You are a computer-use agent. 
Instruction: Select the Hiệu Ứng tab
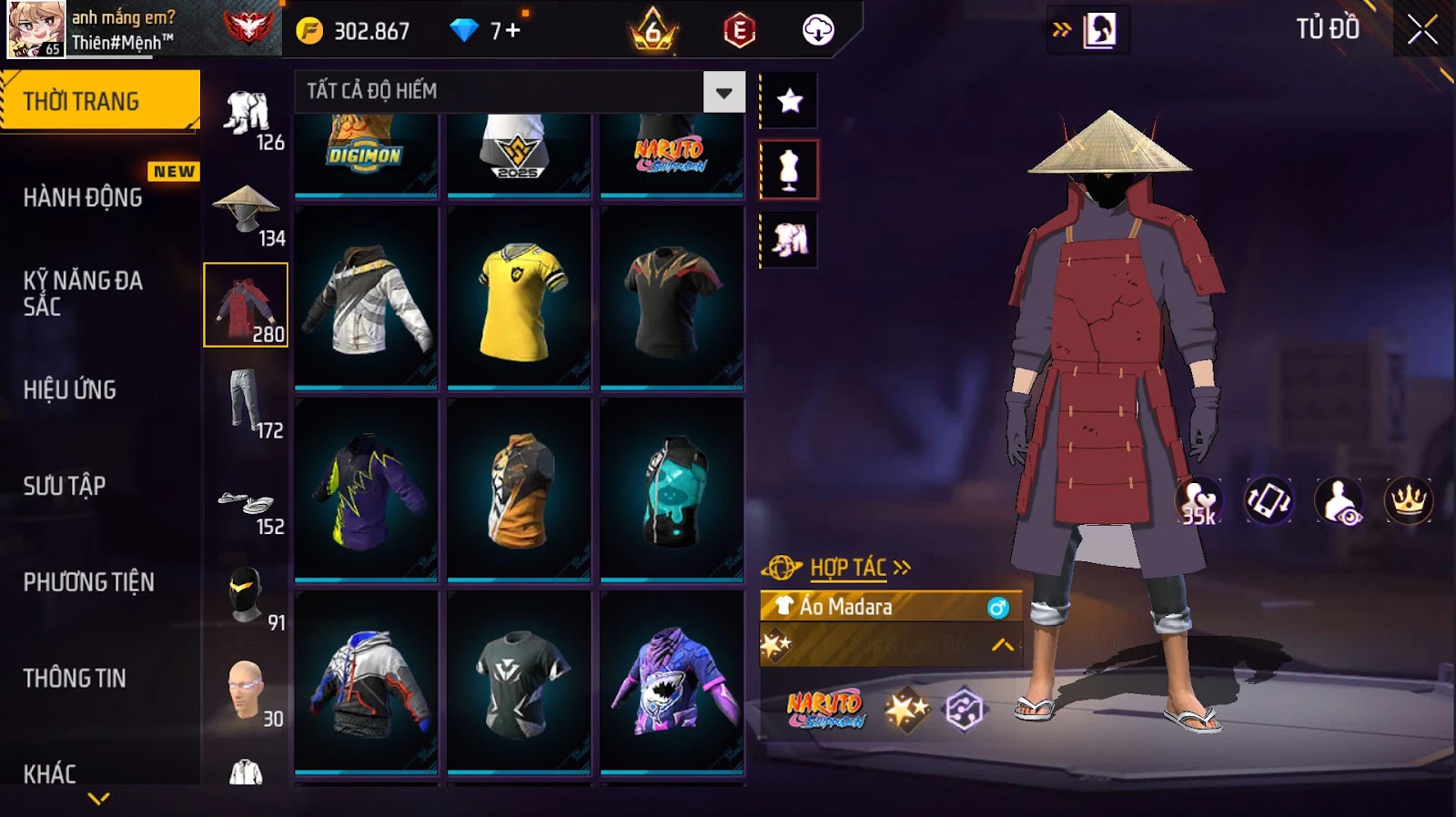70,389
